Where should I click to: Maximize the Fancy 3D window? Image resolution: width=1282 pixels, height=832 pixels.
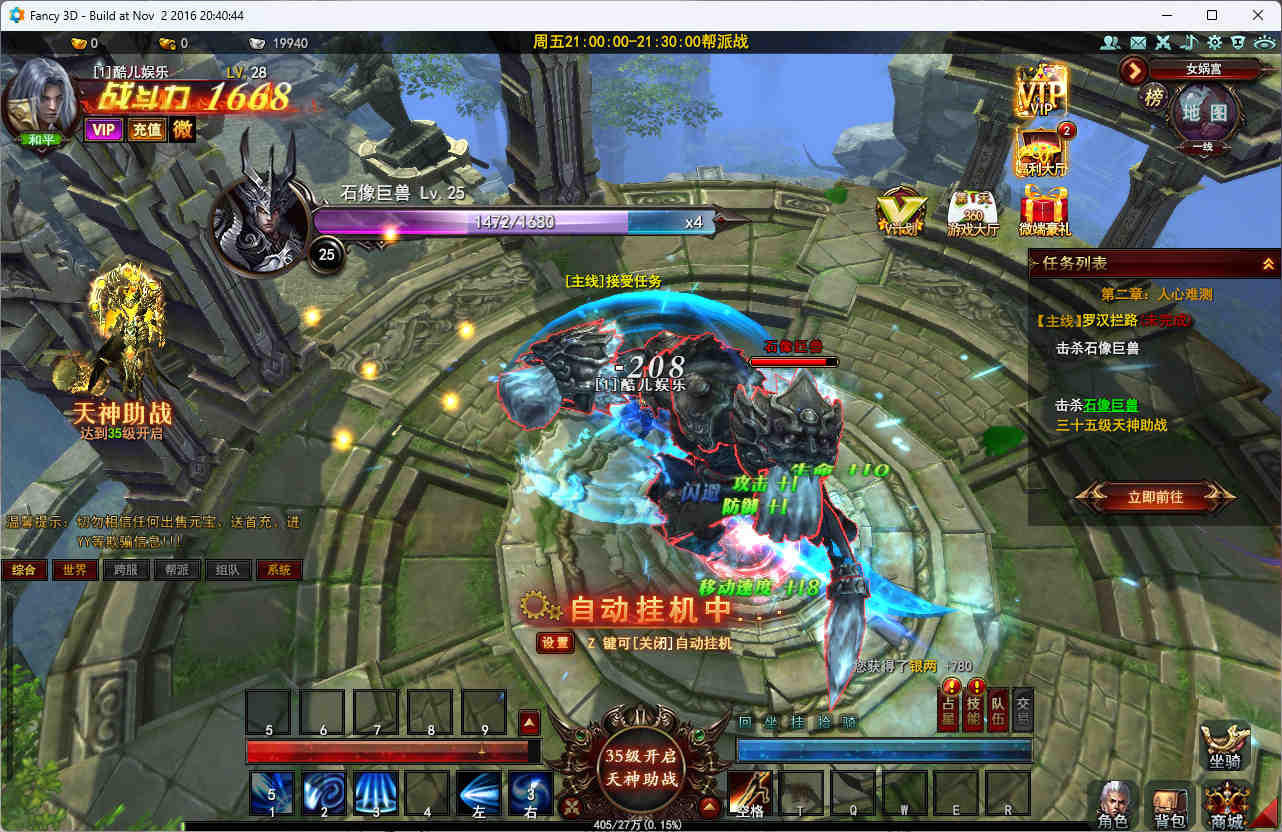click(x=1212, y=15)
